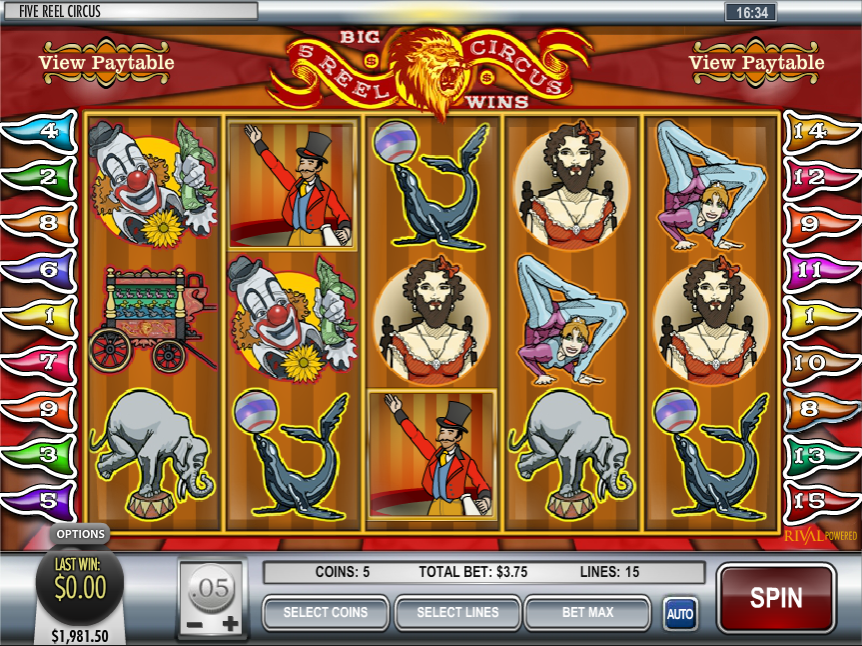Increase coin value with the plus button
The image size is (862, 646).
(231, 624)
